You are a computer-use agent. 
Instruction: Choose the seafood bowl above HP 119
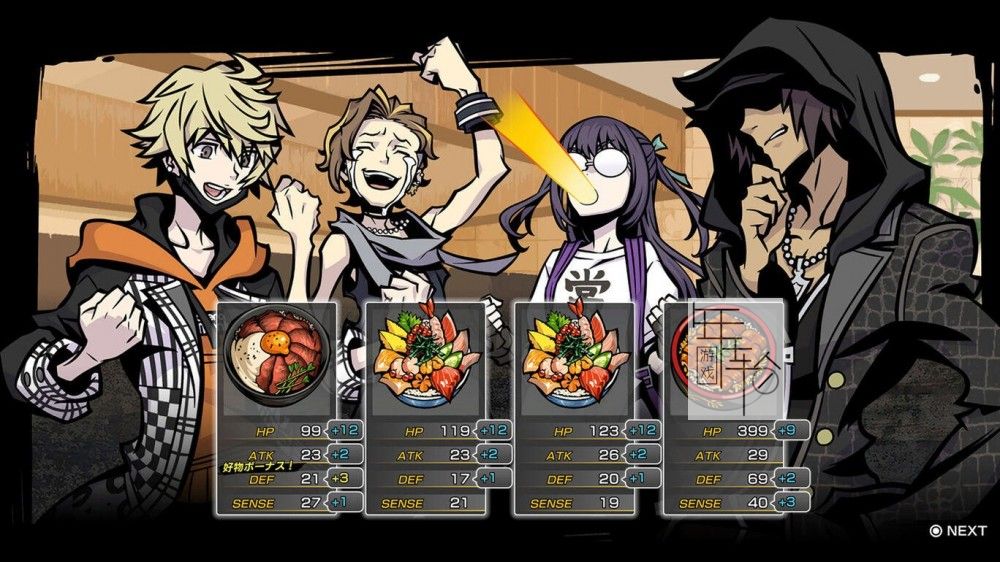point(425,358)
